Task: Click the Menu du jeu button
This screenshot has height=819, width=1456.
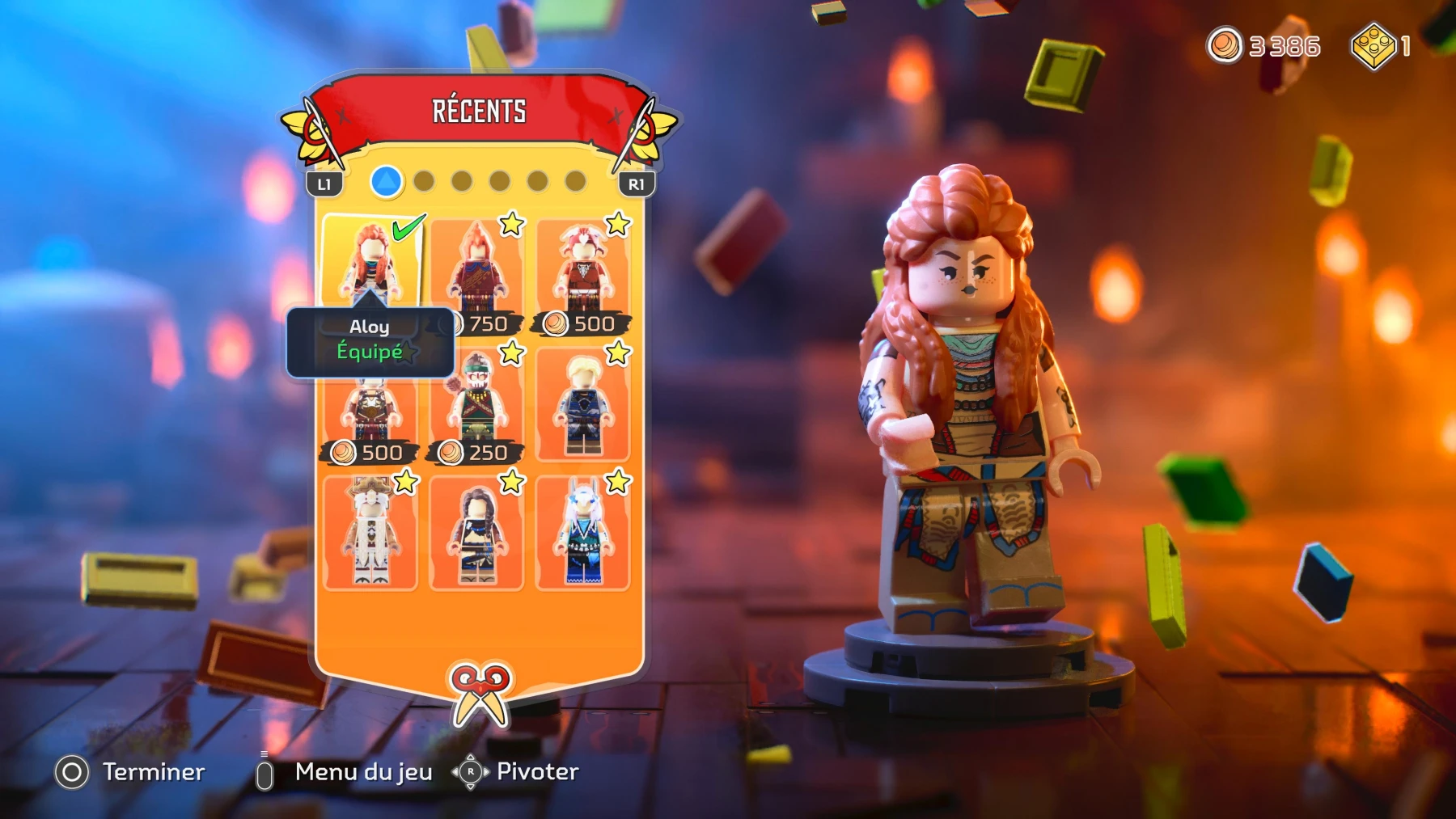Action: [x=362, y=772]
